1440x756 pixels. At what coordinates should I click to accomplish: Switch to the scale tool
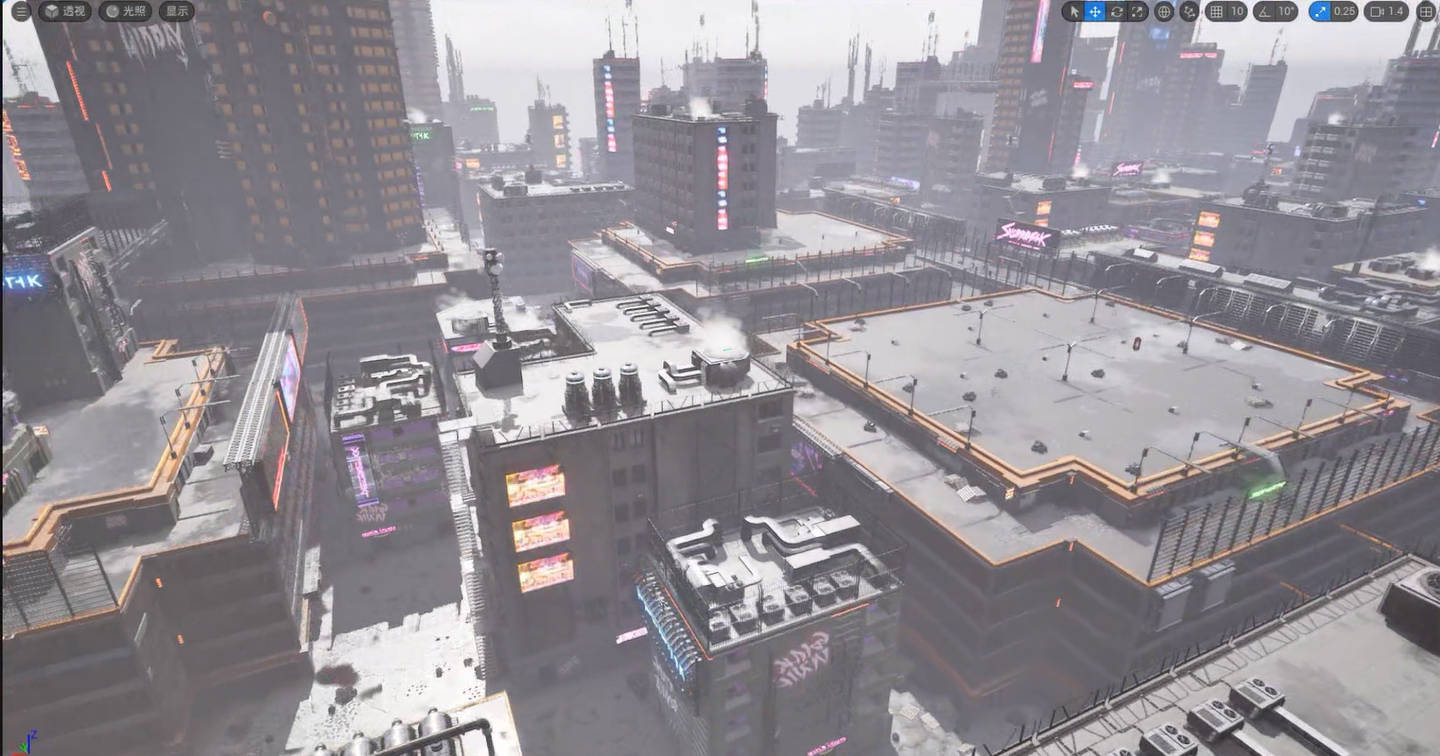tap(1137, 12)
